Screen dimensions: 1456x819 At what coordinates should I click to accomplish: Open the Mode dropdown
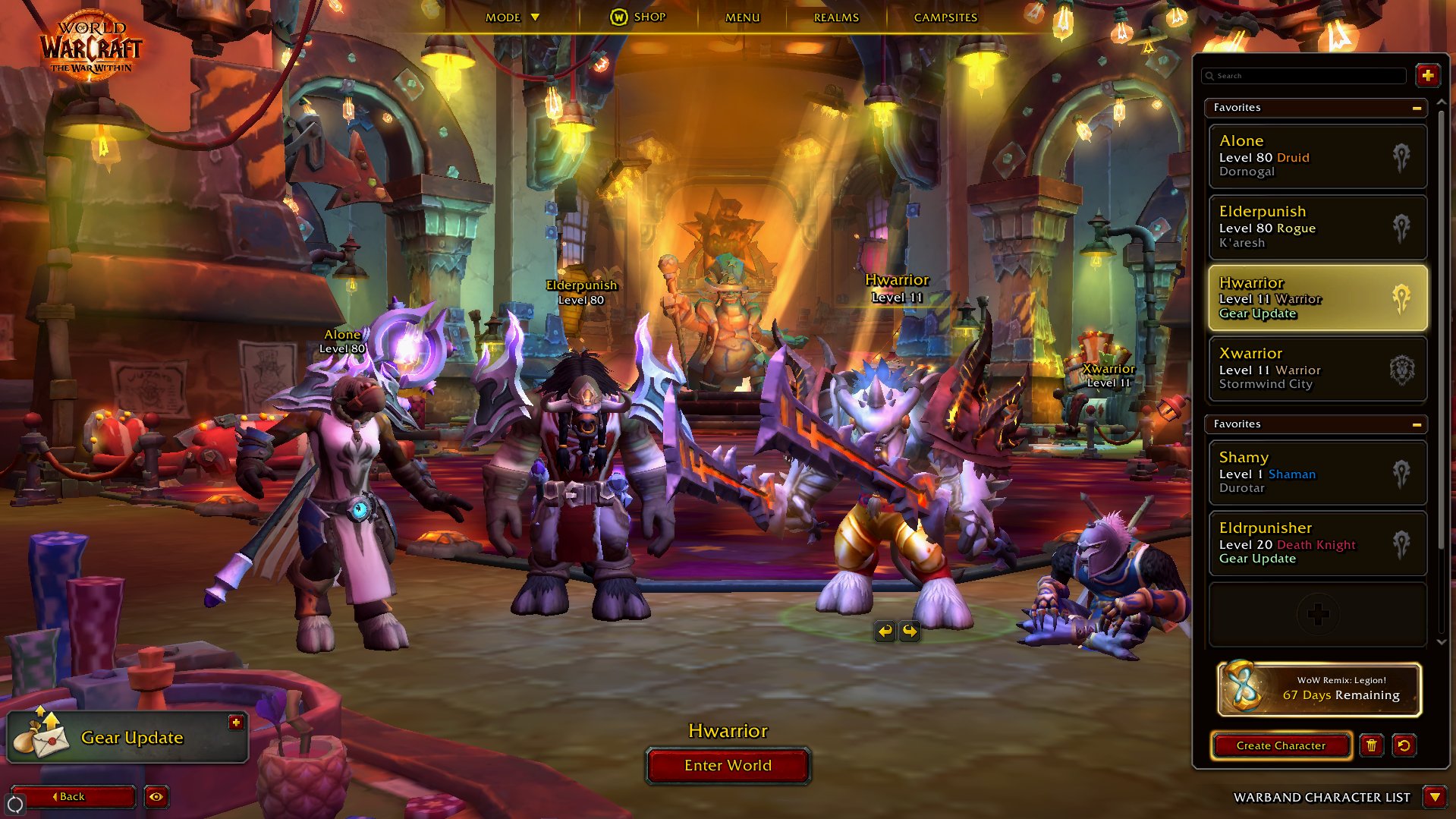coord(512,17)
